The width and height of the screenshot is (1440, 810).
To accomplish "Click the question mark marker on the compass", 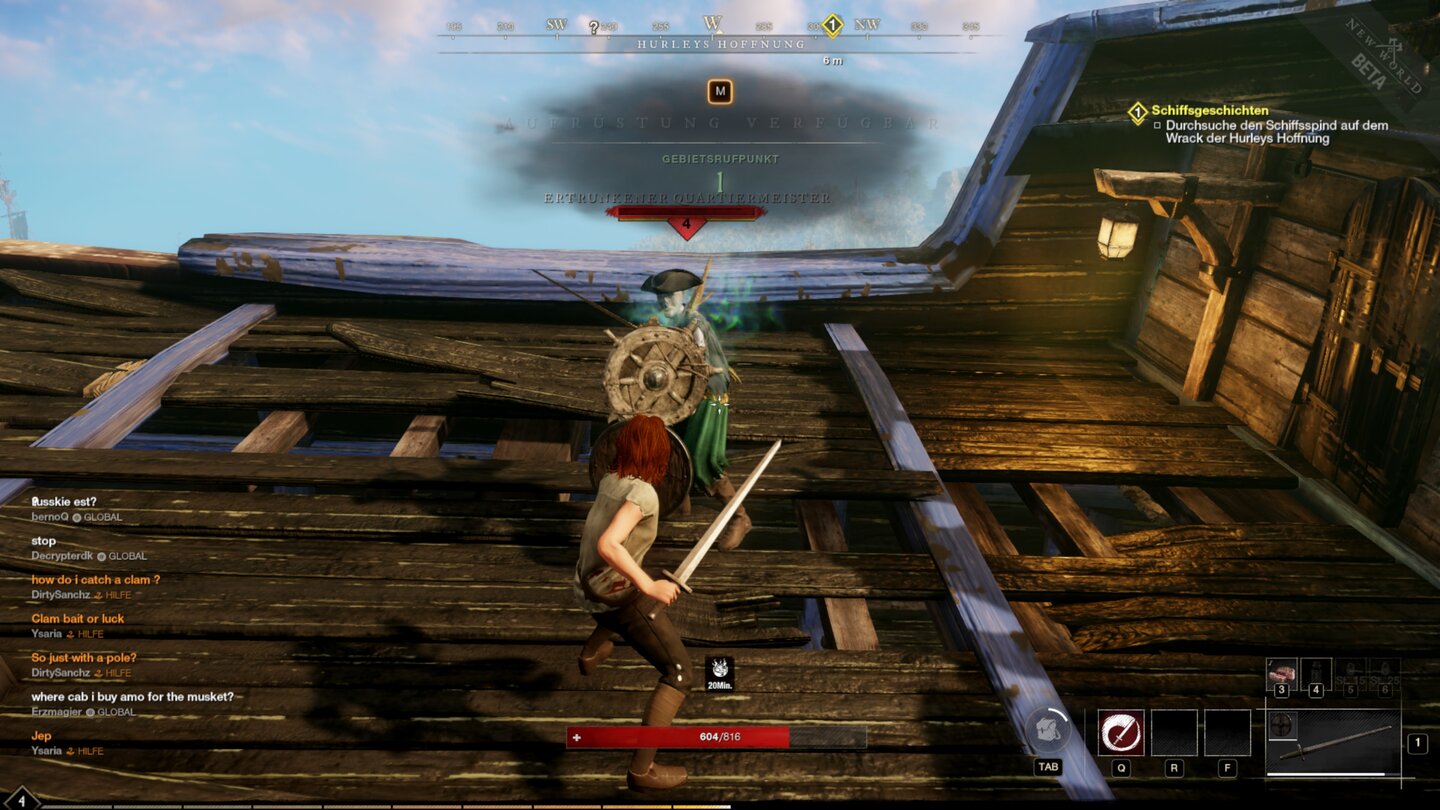I will [593, 26].
